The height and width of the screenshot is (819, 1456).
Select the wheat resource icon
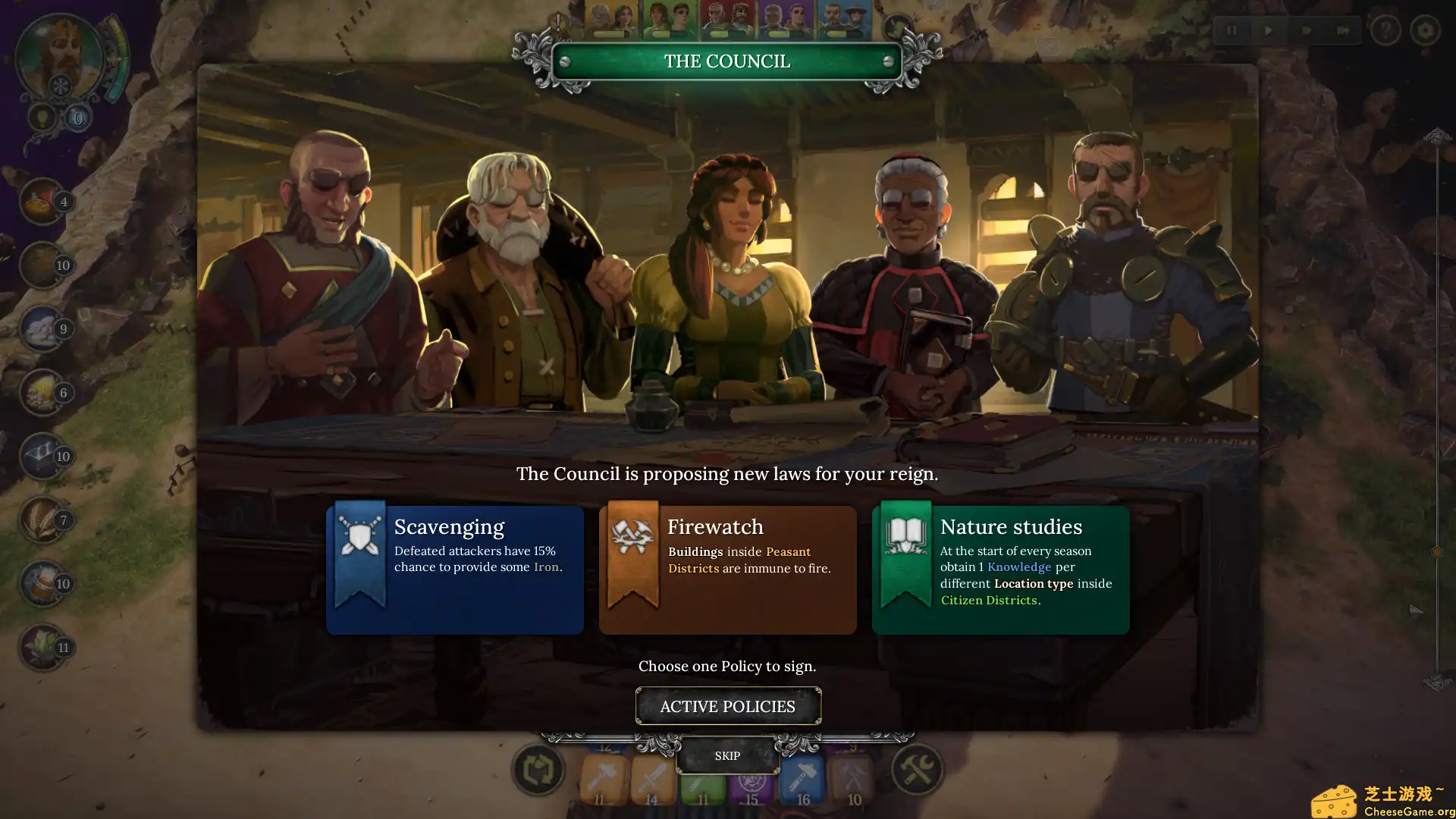pos(42,519)
